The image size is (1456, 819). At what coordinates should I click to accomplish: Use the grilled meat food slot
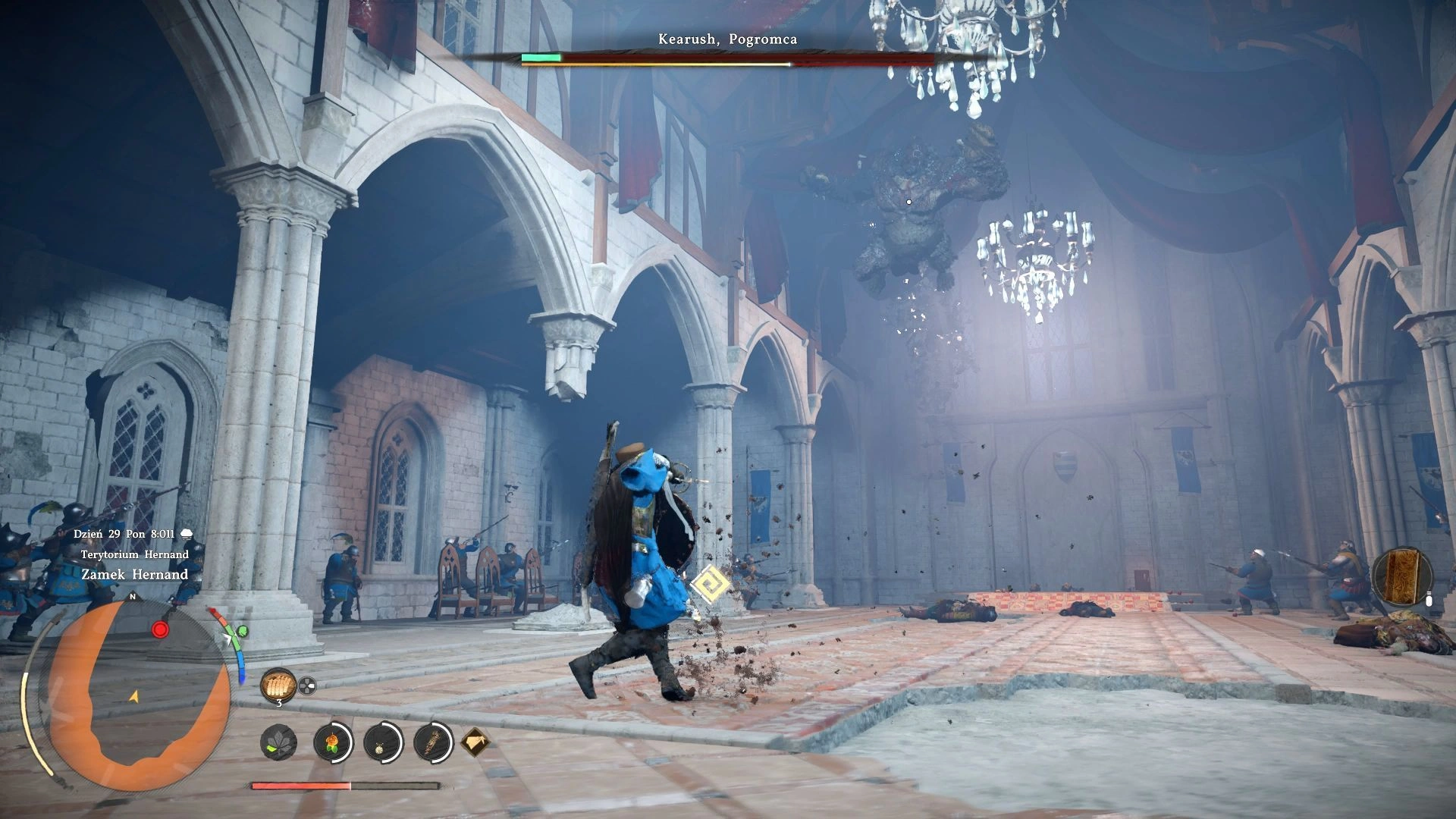277,686
